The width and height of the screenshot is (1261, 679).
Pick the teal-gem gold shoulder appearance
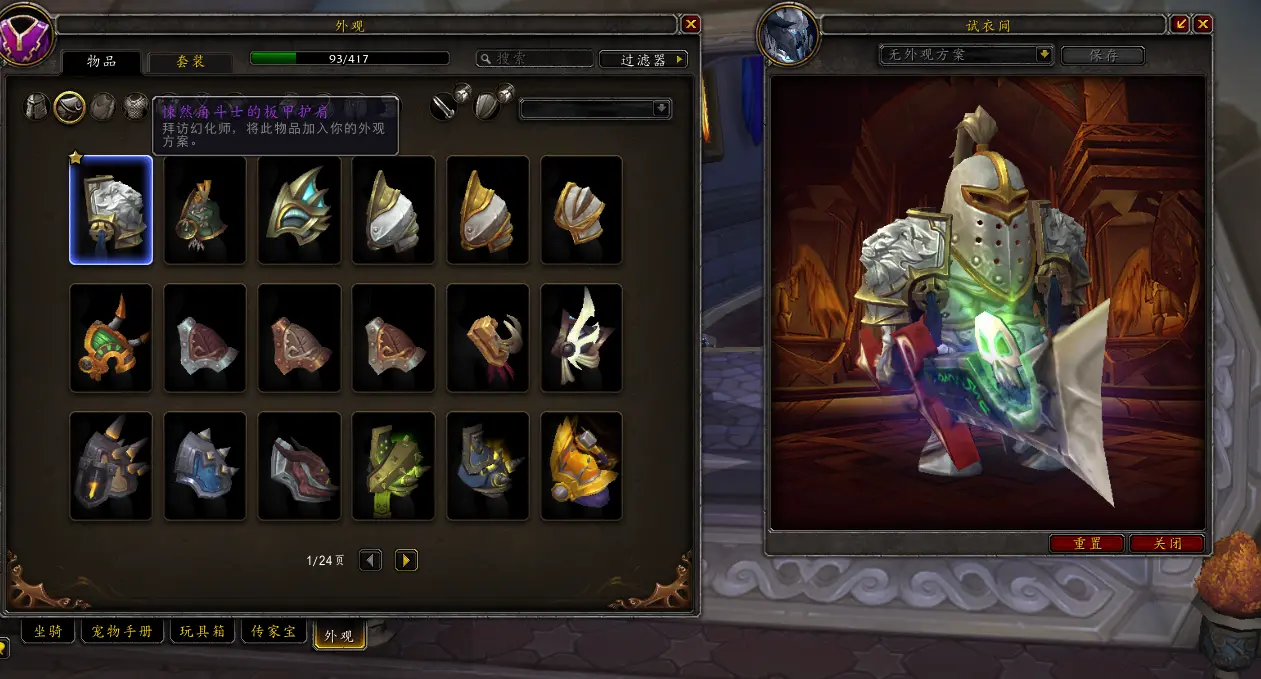(x=299, y=210)
